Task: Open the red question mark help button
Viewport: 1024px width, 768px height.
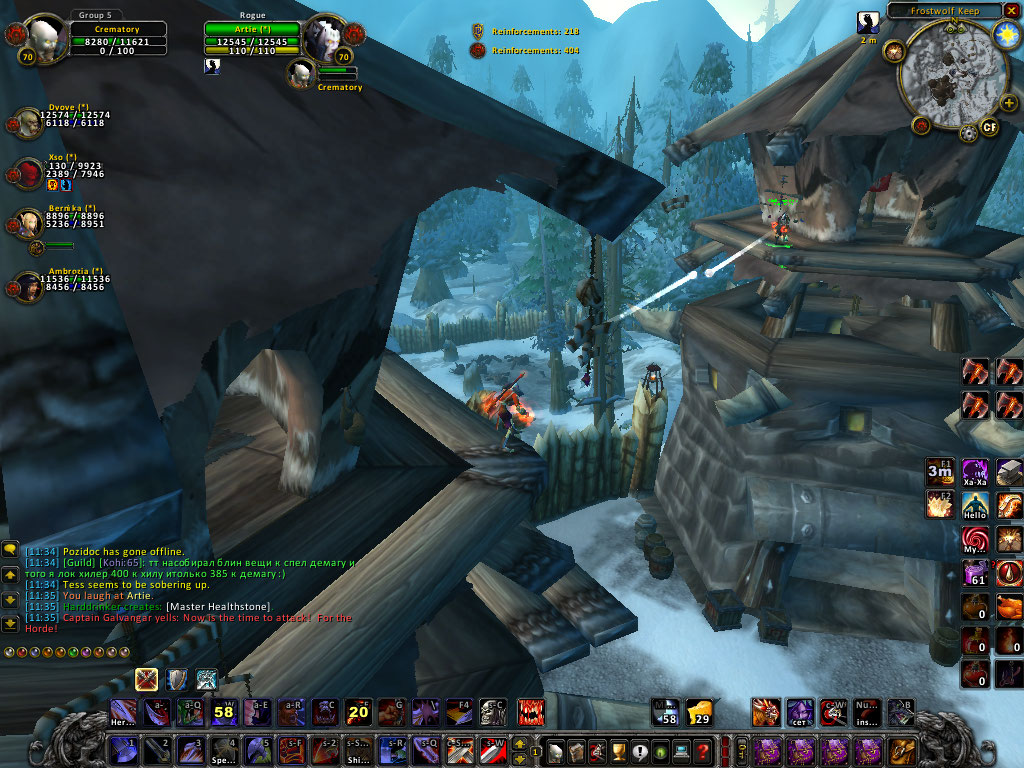Action: pos(703,750)
